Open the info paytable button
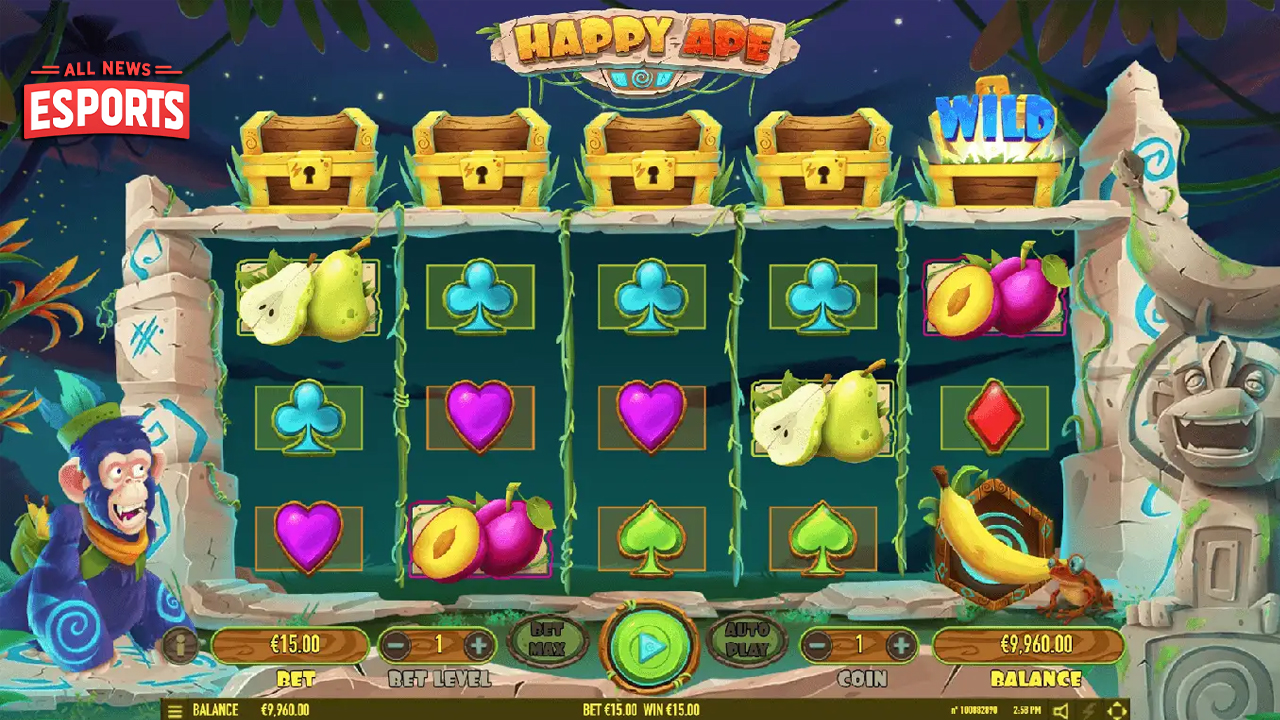This screenshot has width=1280, height=720. pyautogui.click(x=181, y=645)
